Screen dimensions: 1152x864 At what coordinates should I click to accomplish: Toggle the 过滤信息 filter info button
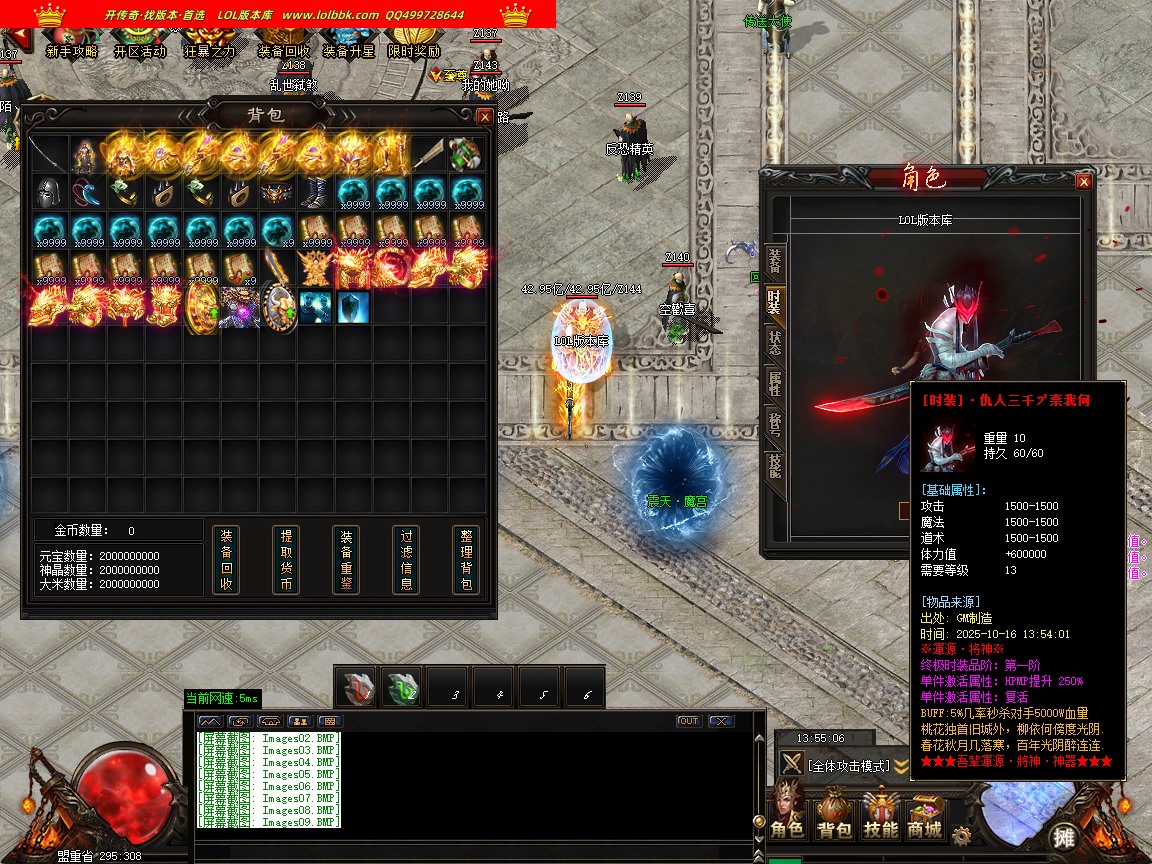(406, 560)
